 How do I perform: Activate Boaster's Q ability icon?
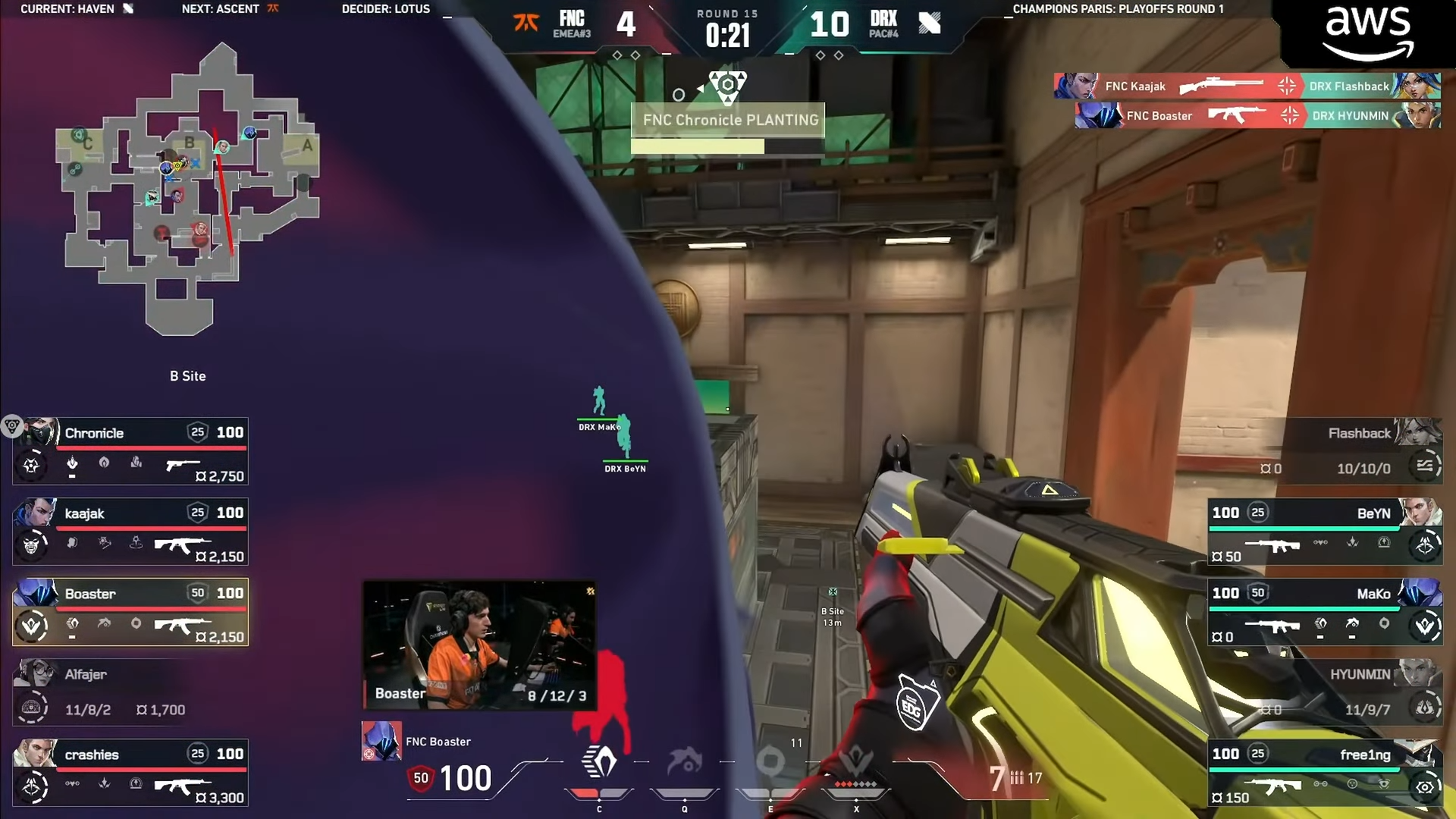click(x=684, y=763)
